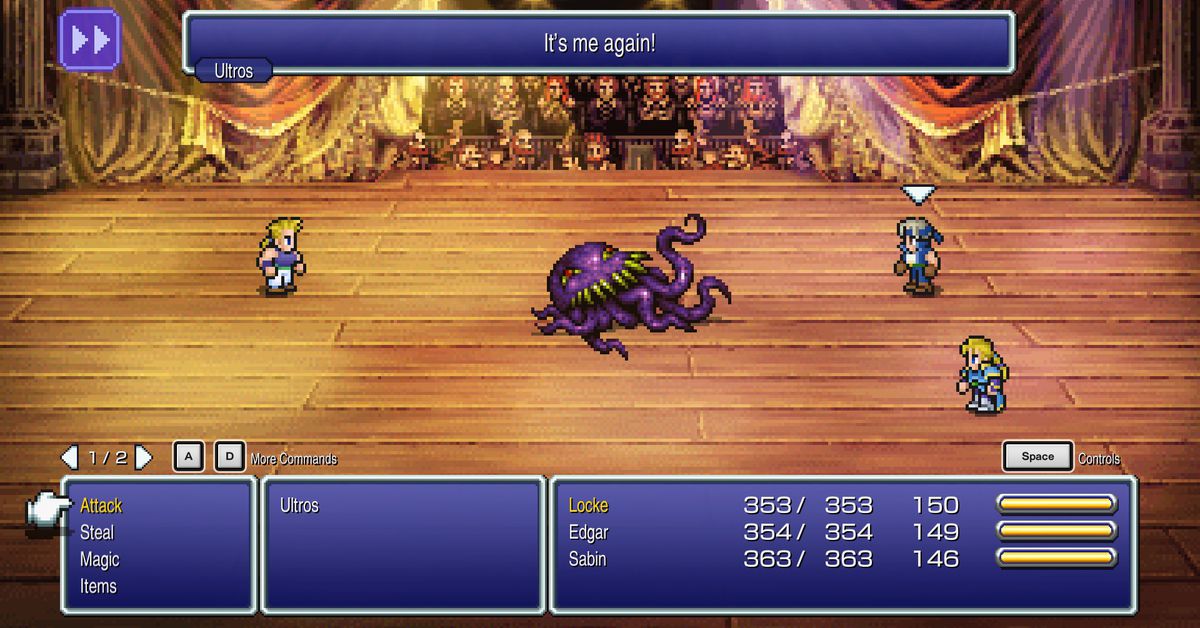The image size is (1200, 628).
Task: Select Locke in the party list
Action: tap(588, 506)
